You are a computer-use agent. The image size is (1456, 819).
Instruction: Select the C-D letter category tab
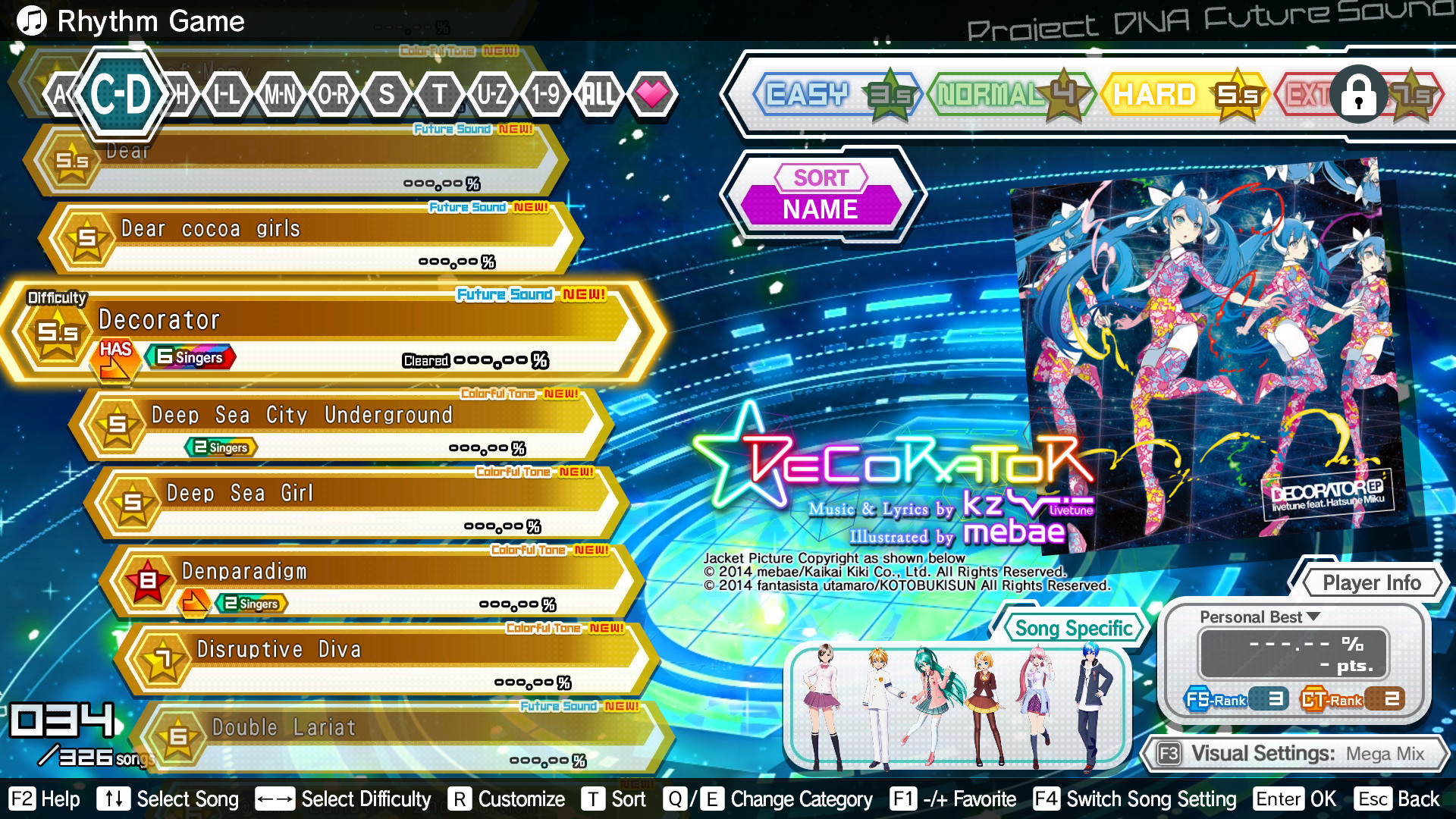tap(121, 95)
